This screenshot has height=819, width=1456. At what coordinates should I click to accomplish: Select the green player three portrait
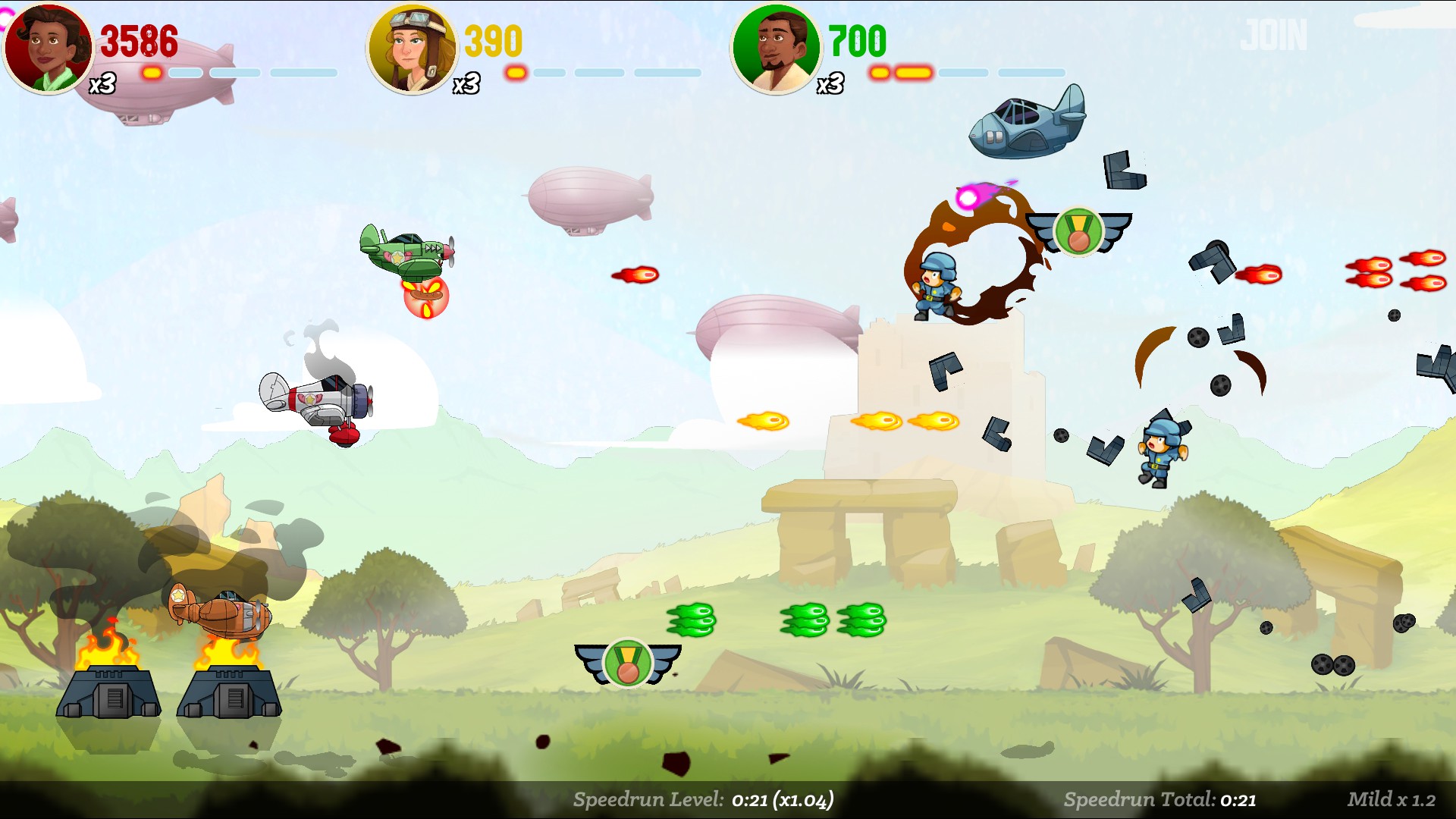775,49
